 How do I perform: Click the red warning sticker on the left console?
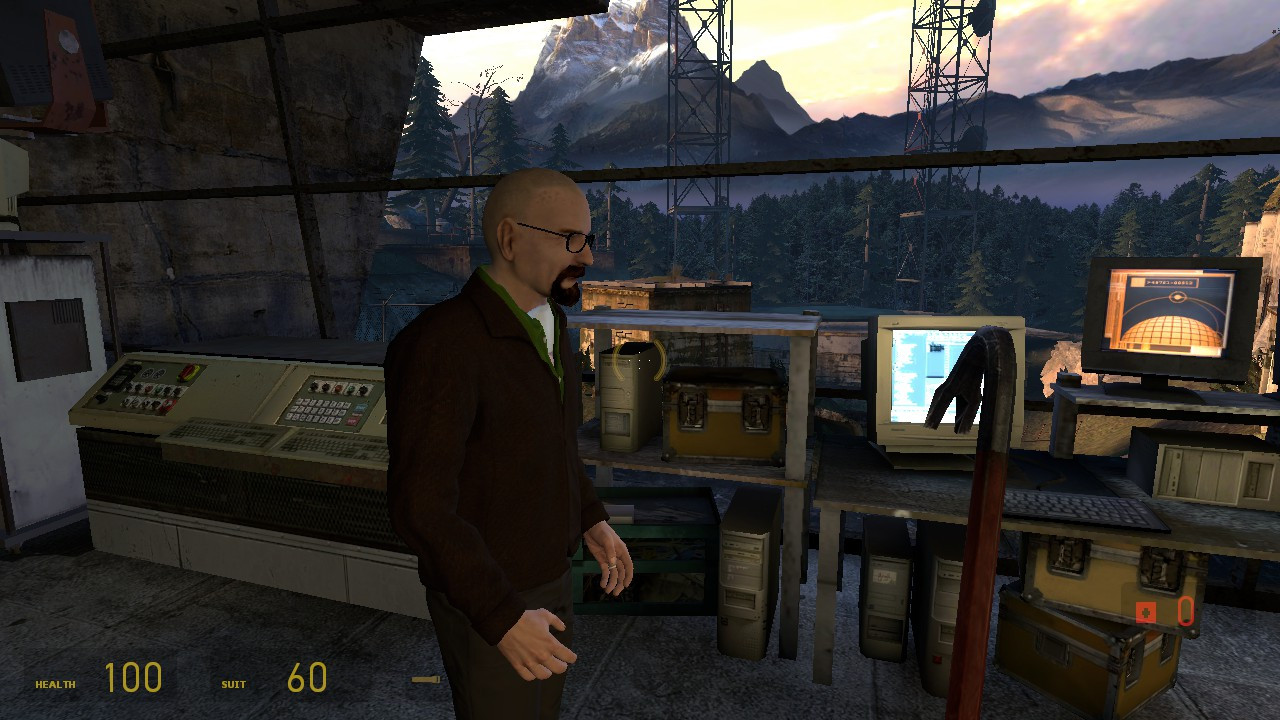coord(167,403)
